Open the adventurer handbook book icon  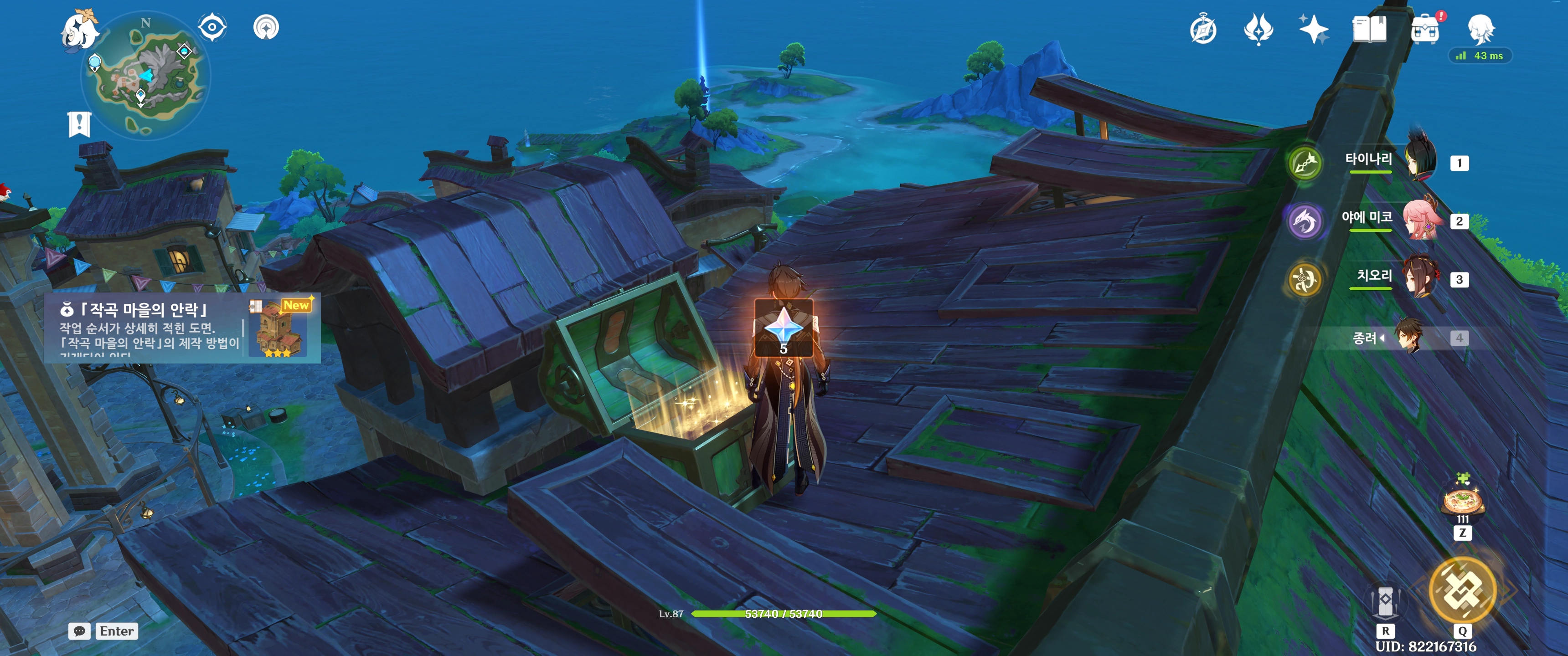coord(1369,29)
